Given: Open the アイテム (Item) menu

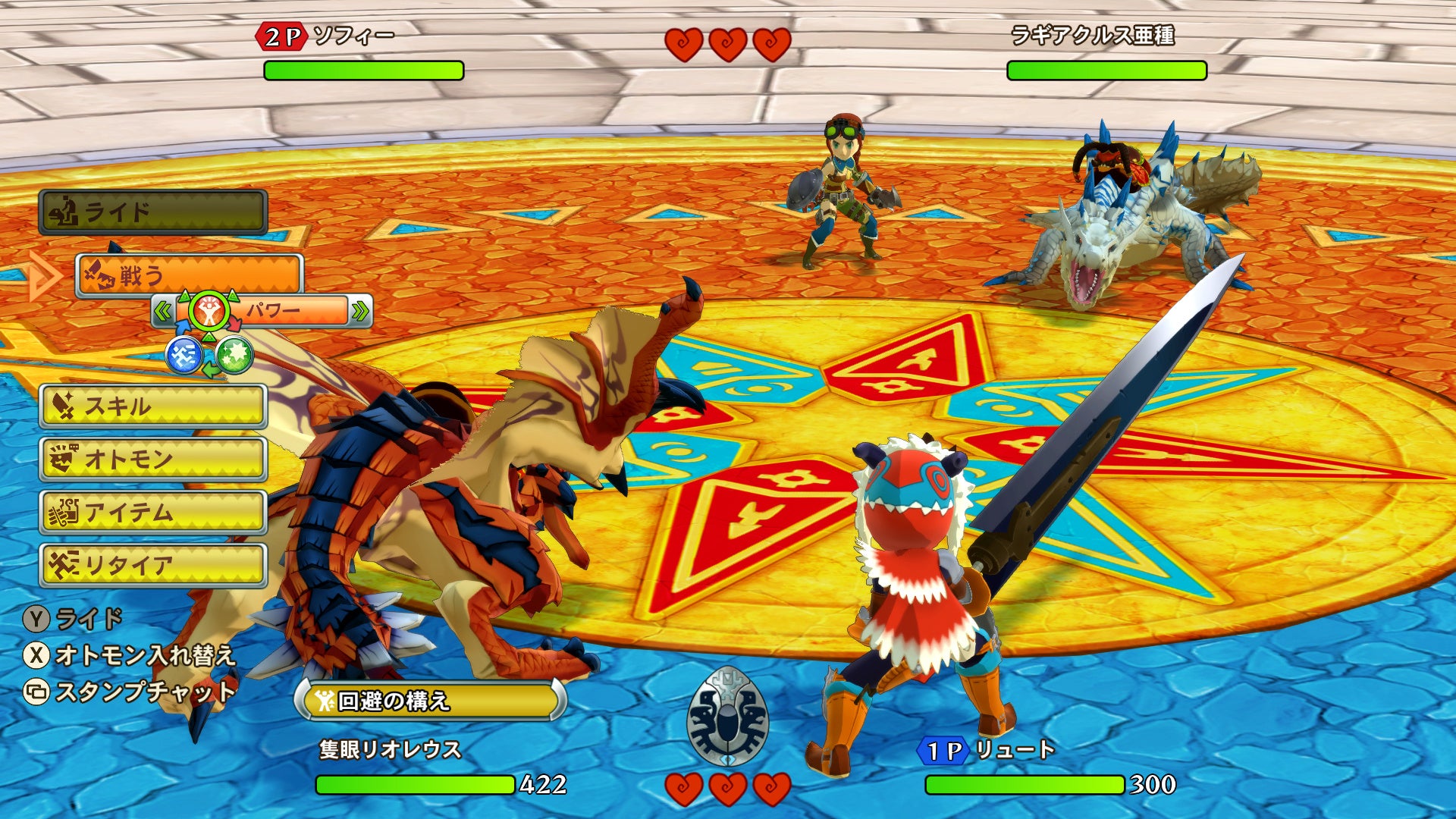Looking at the screenshot, I should pos(153,513).
